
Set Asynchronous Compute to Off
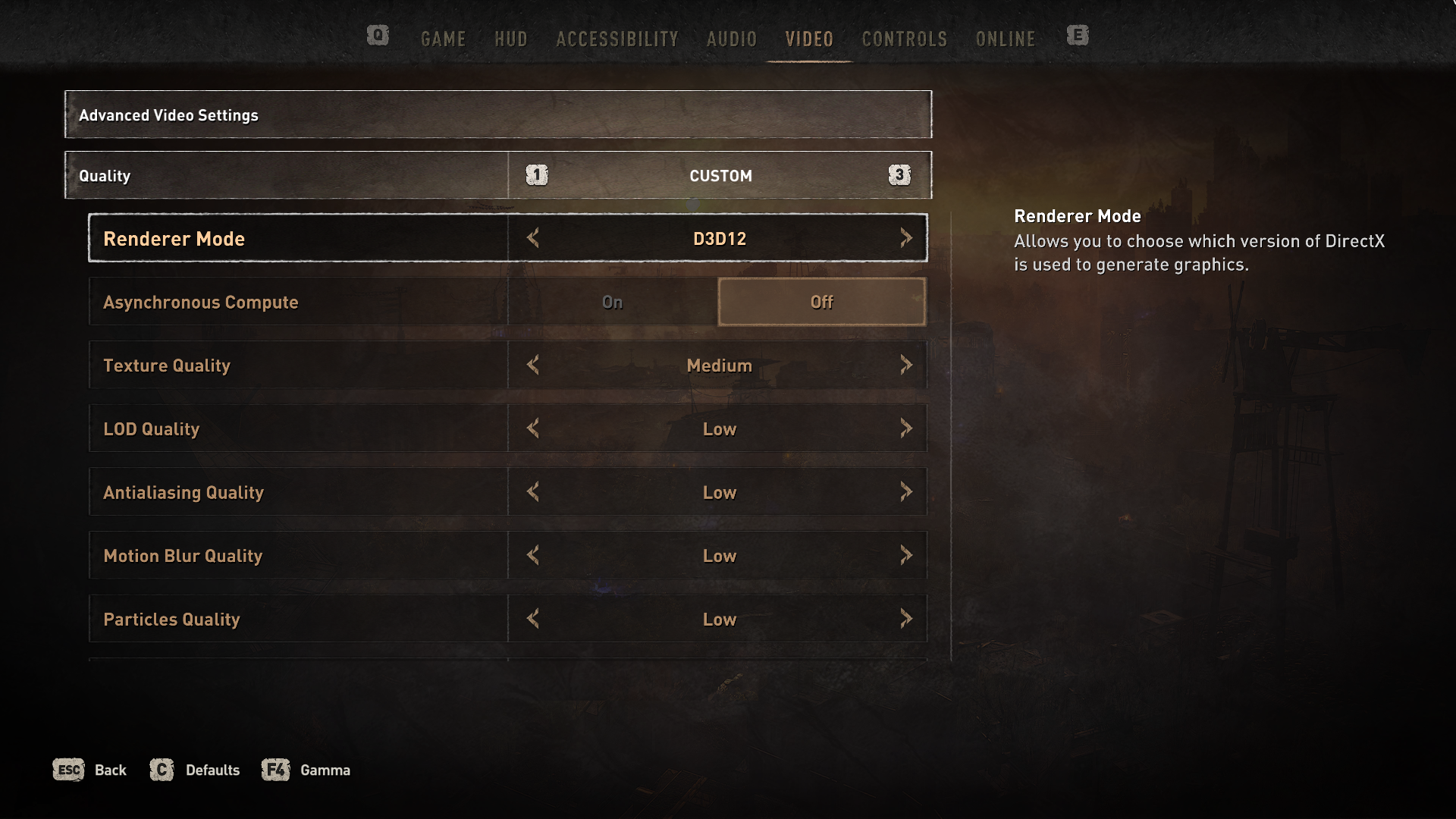click(x=821, y=302)
